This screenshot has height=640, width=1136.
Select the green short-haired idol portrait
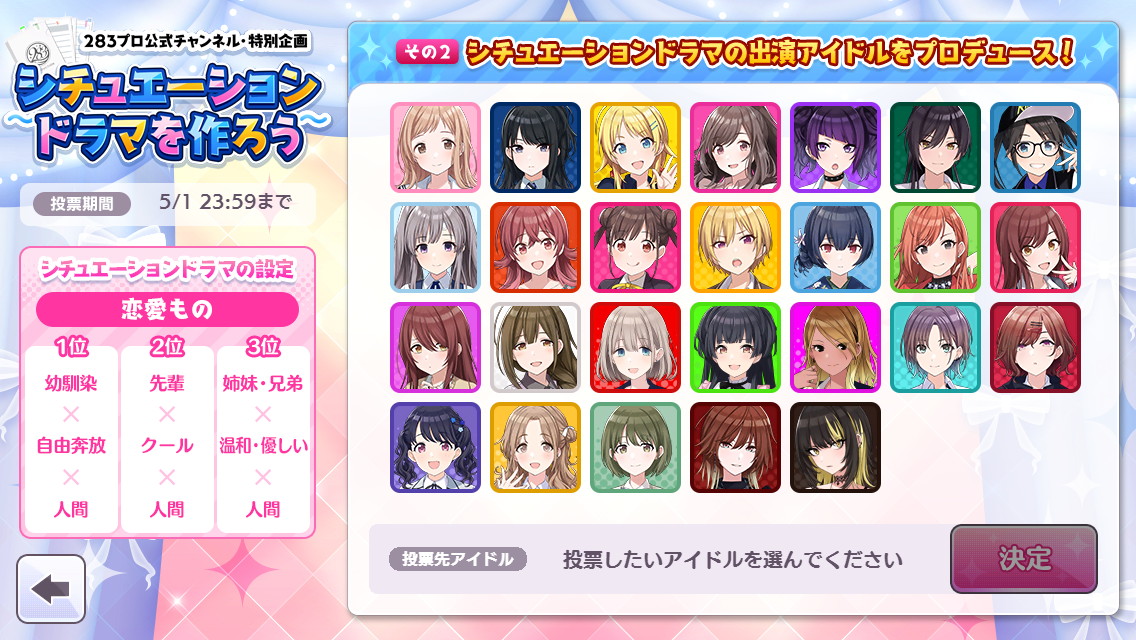pos(635,447)
